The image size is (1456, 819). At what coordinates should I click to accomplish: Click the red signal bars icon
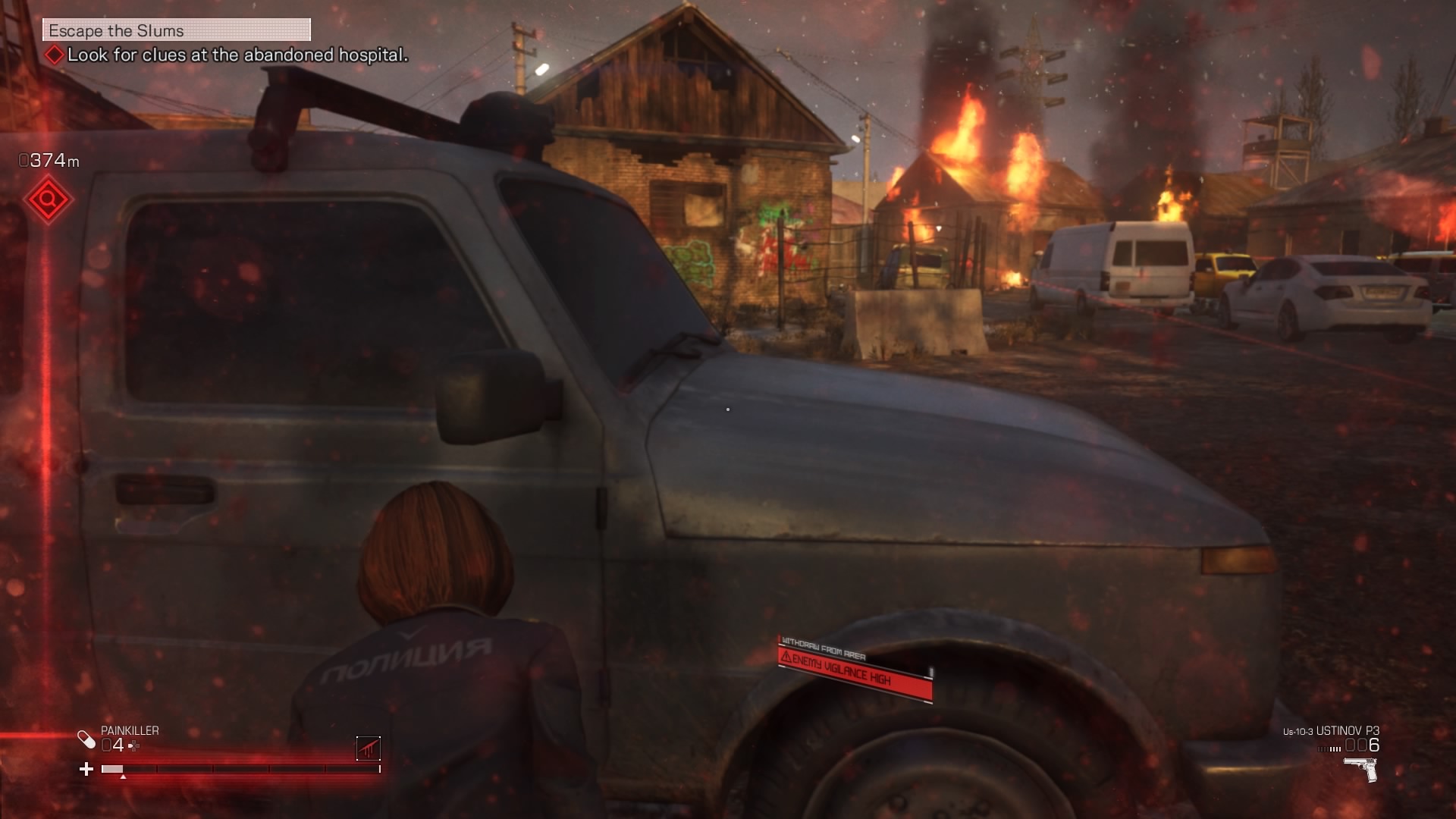[x=369, y=749]
